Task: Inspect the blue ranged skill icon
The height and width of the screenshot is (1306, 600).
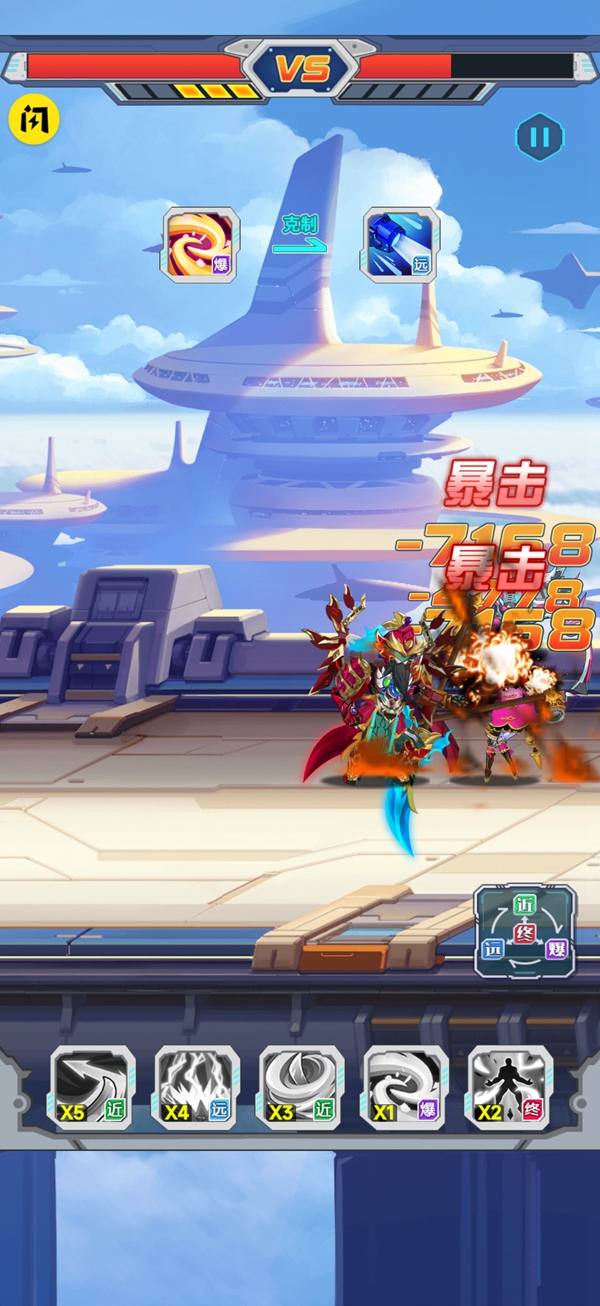Action: pyautogui.click(x=401, y=245)
